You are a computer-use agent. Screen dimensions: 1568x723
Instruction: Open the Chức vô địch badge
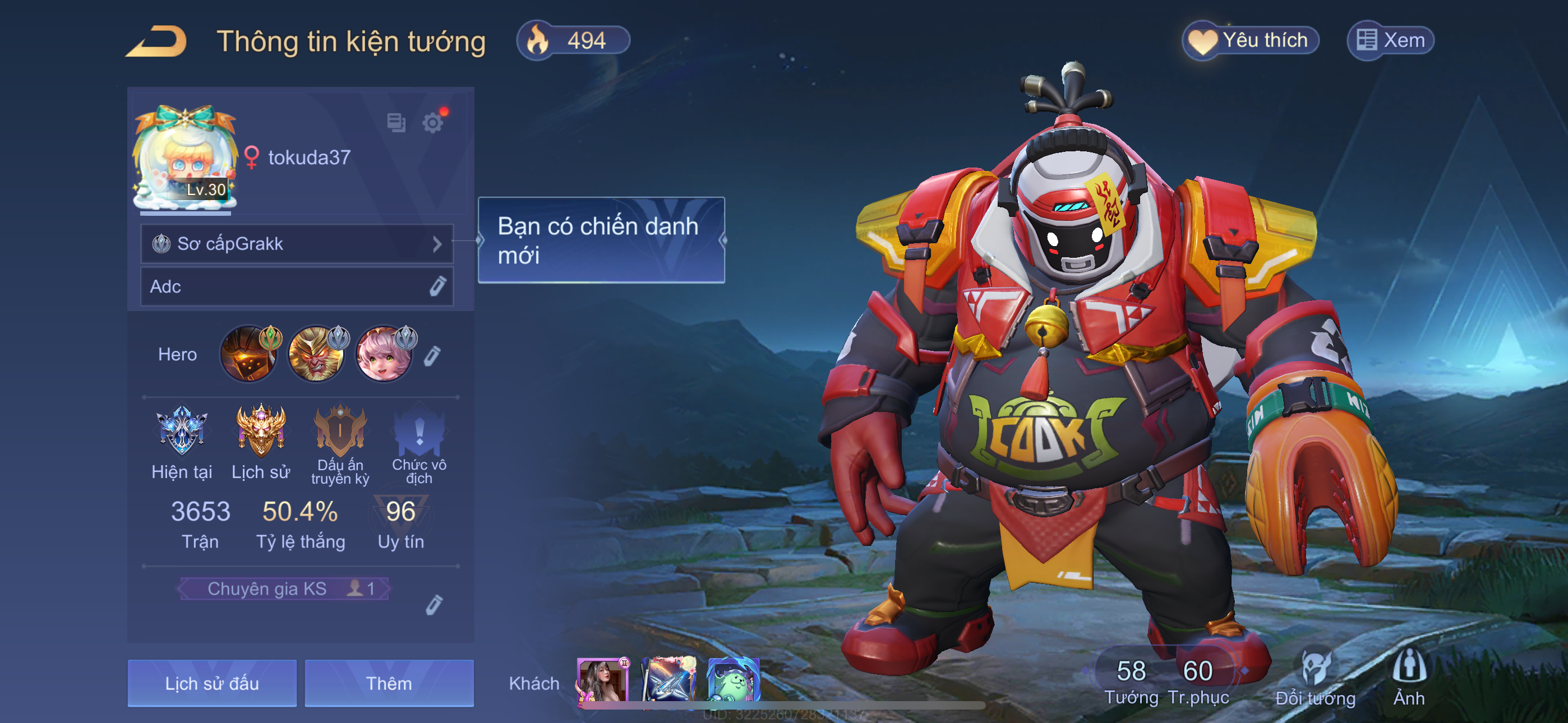[419, 432]
